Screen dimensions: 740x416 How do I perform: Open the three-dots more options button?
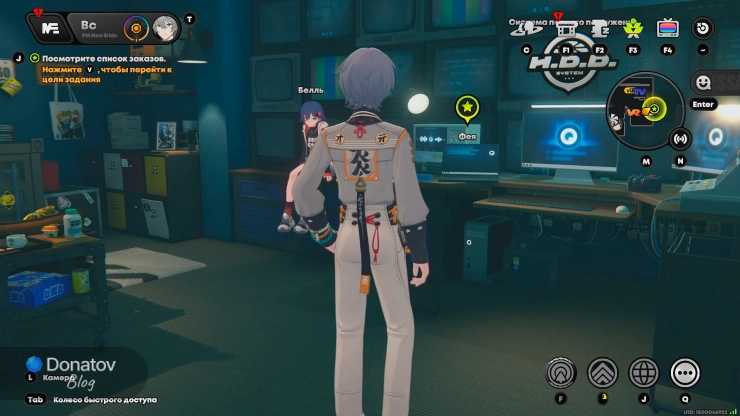[x=685, y=373]
